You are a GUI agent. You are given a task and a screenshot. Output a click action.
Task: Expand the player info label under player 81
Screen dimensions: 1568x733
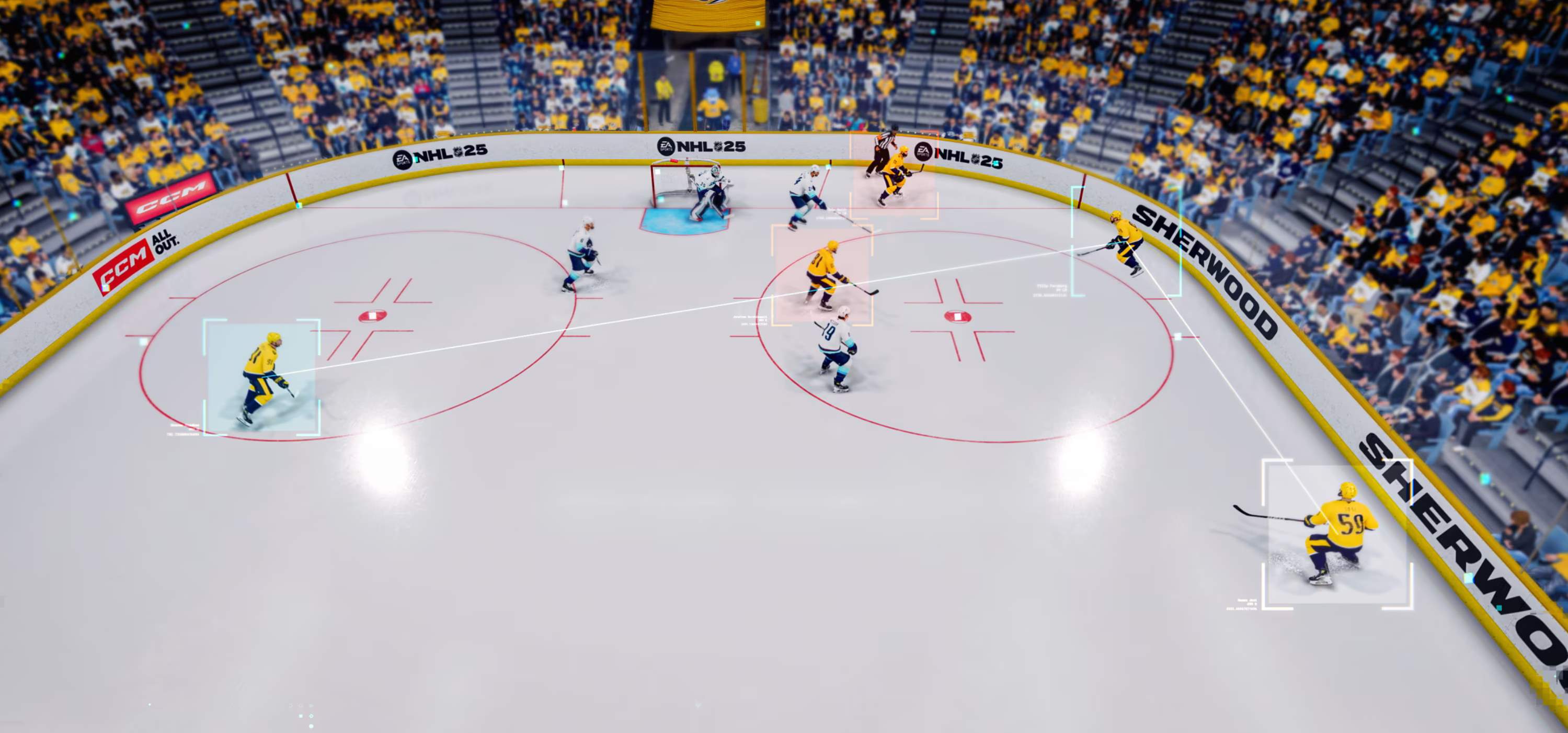[x=752, y=322]
